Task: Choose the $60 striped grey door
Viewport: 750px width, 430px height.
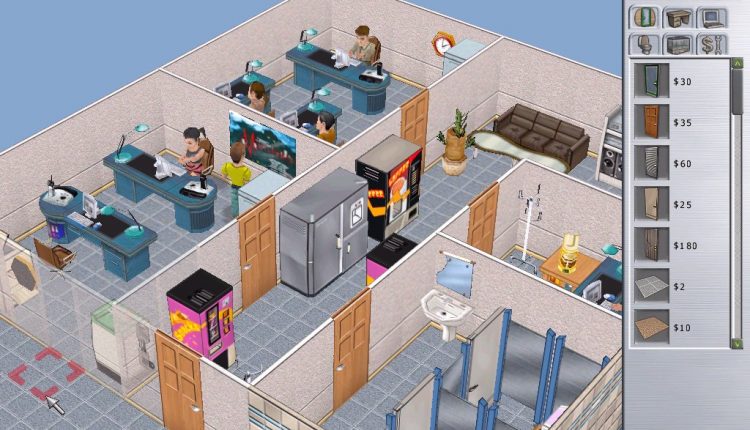Action: pyautogui.click(x=651, y=162)
